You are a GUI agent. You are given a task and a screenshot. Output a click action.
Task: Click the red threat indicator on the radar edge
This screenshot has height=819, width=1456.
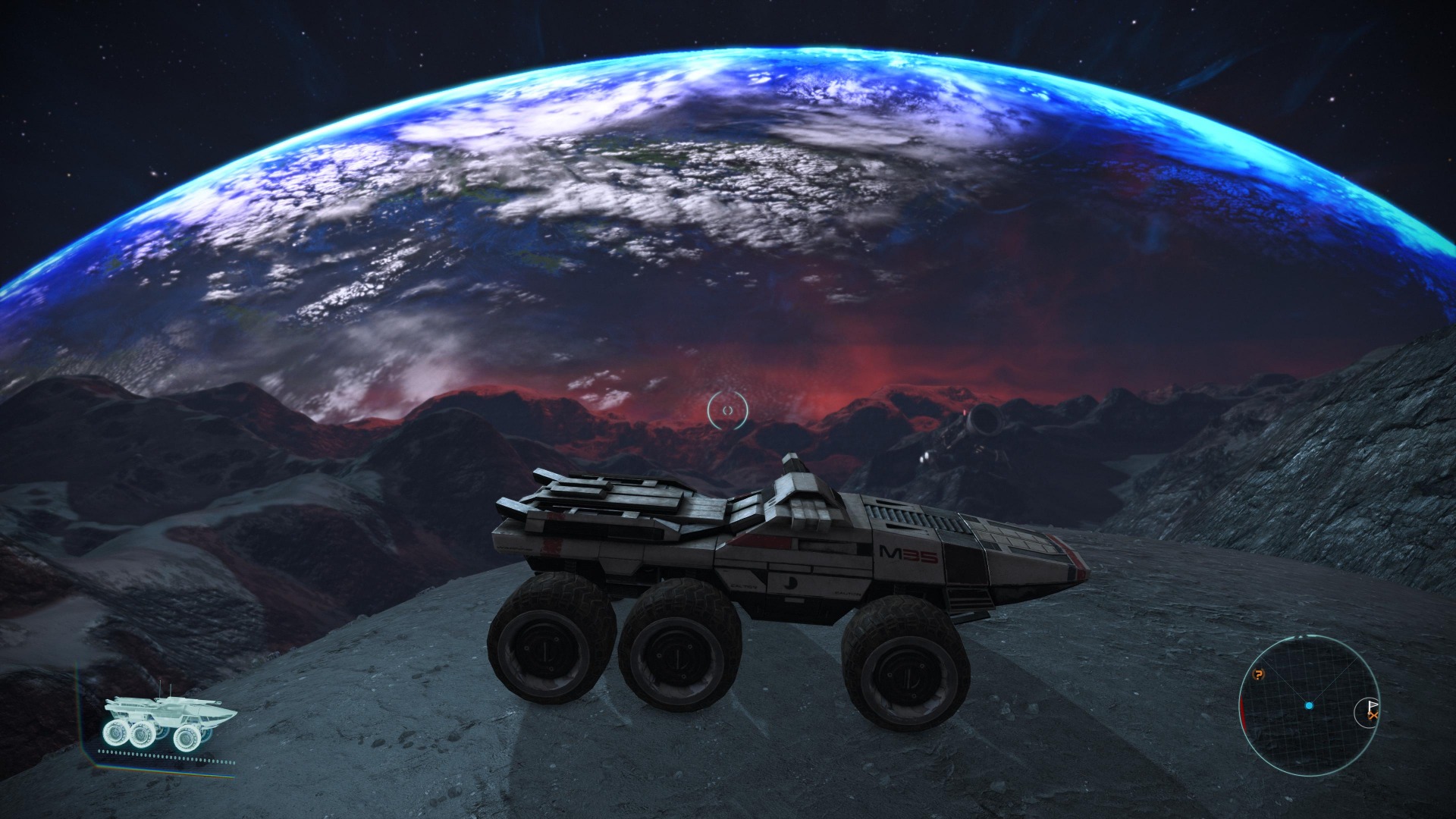[x=1242, y=712]
